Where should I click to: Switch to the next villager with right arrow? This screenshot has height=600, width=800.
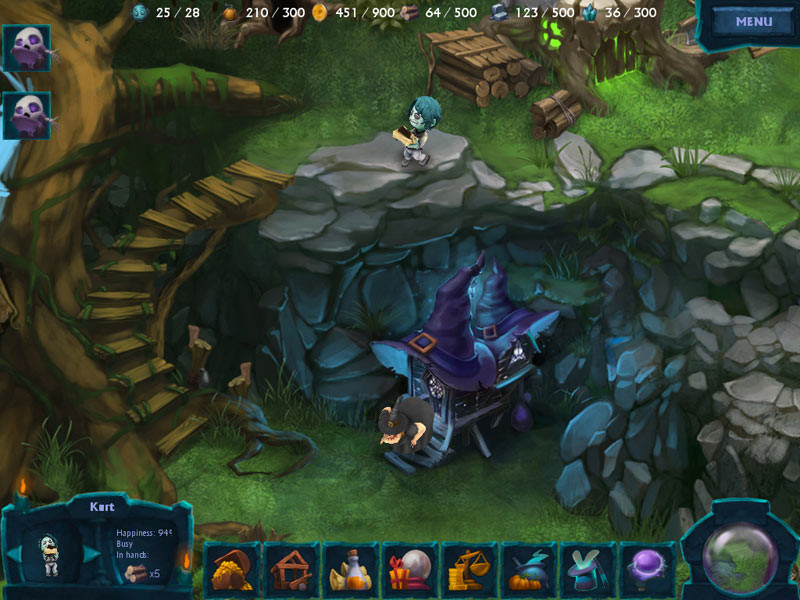(91, 553)
